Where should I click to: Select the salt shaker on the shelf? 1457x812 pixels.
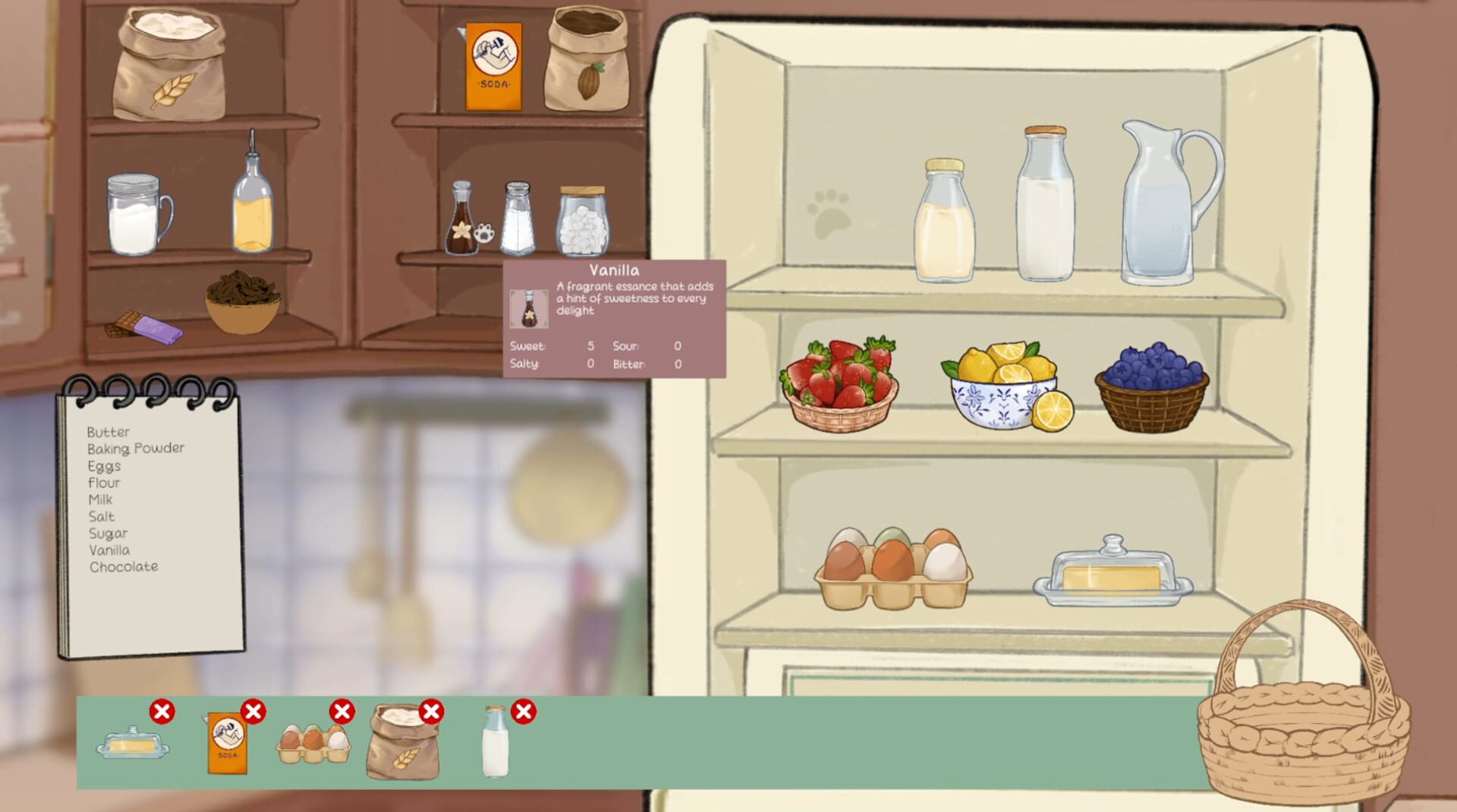click(x=518, y=220)
